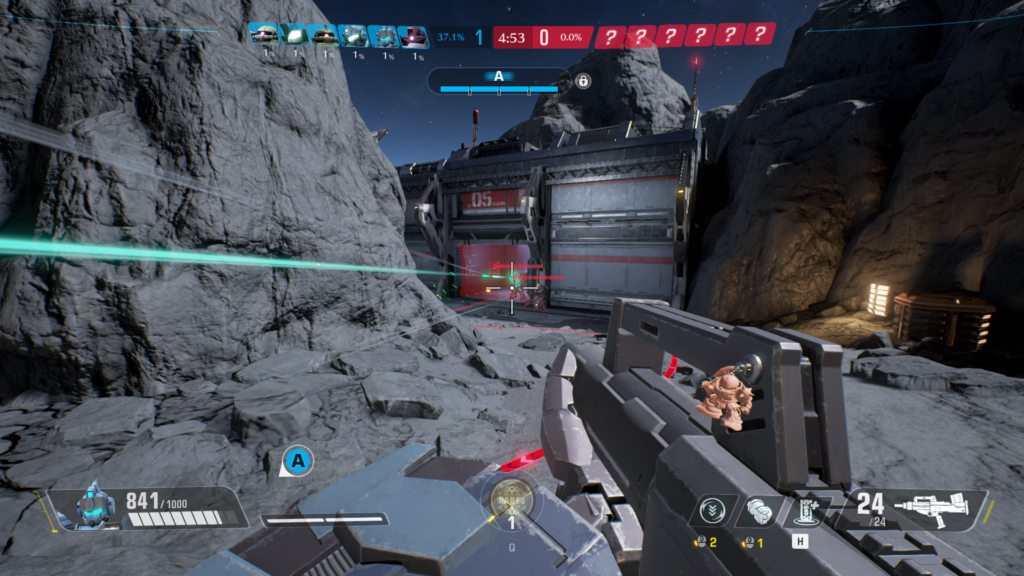Select the pink teammate mech portrait
Image resolution: width=1024 pixels, height=576 pixels.
click(x=412, y=36)
